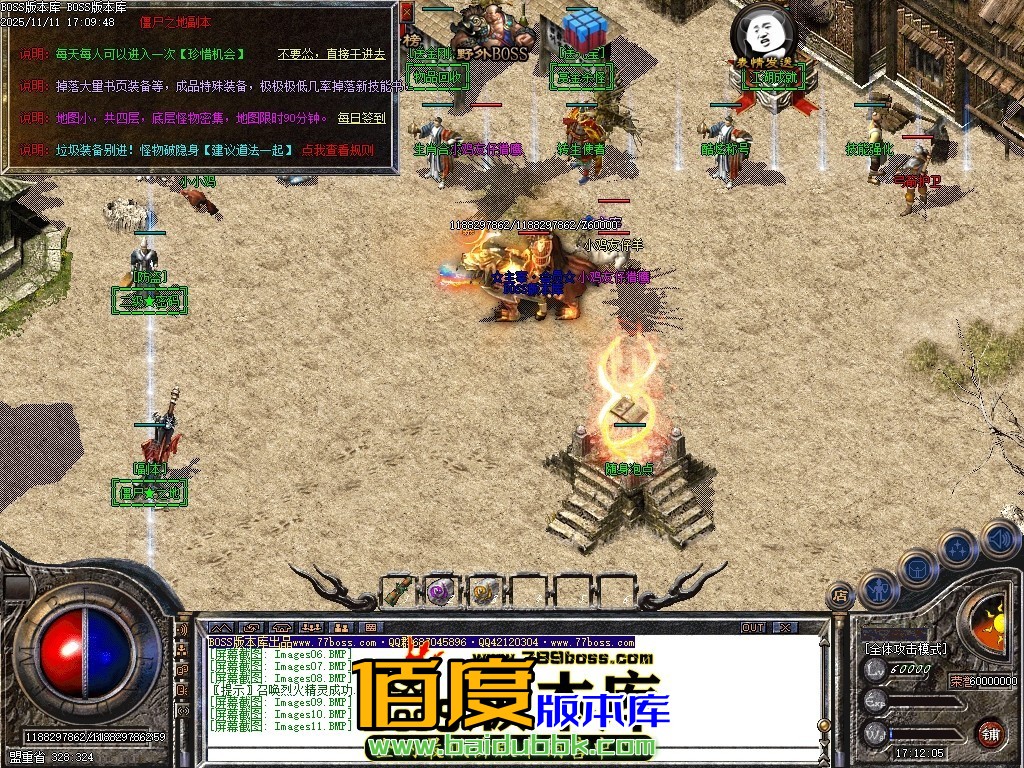Click the OUT button above chat

753,627
